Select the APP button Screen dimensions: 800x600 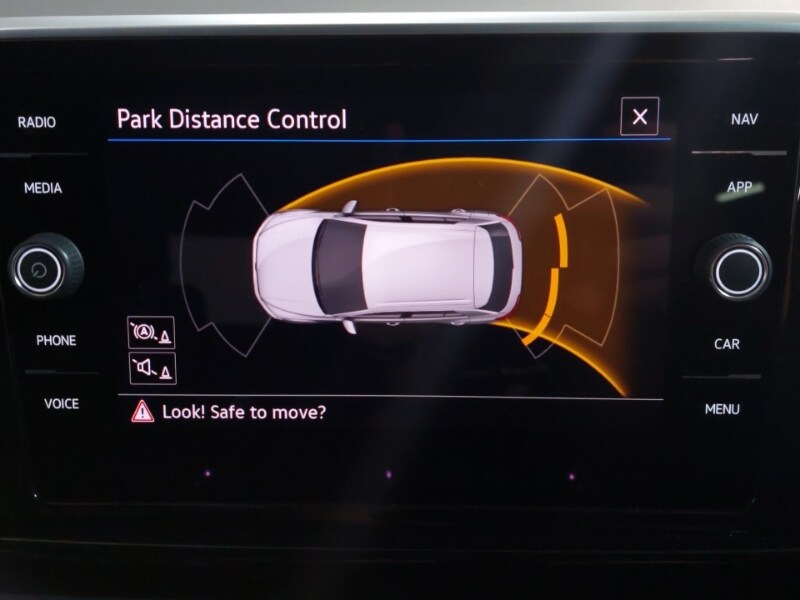pyautogui.click(x=740, y=187)
